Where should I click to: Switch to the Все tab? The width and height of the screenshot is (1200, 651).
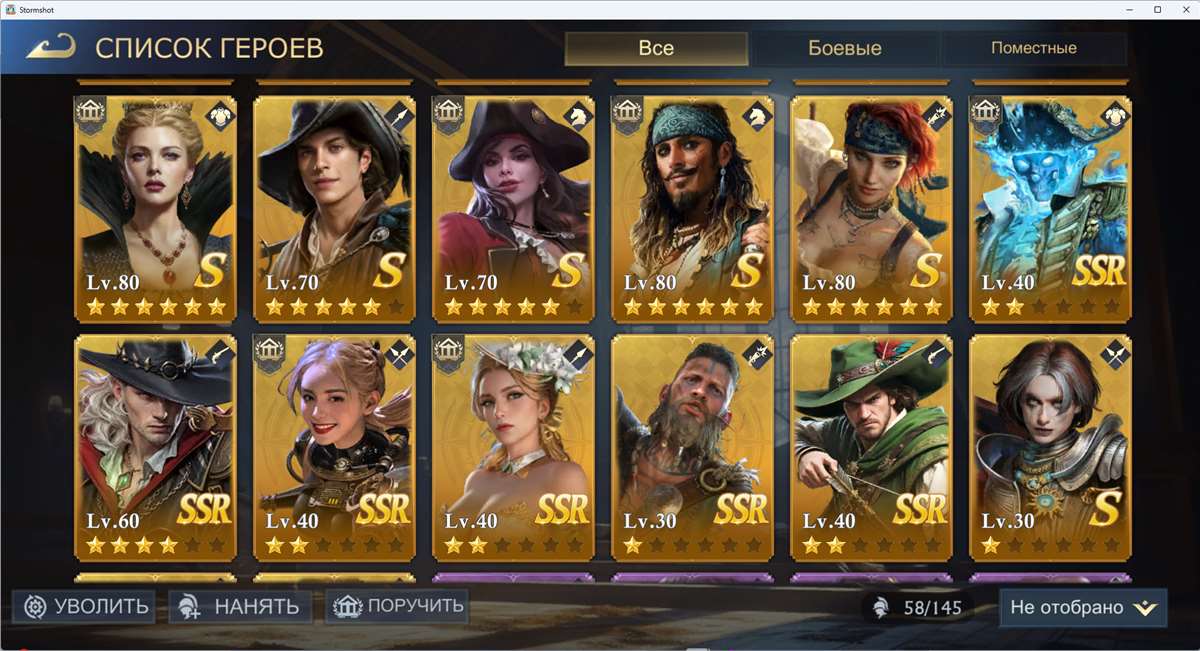tap(656, 48)
